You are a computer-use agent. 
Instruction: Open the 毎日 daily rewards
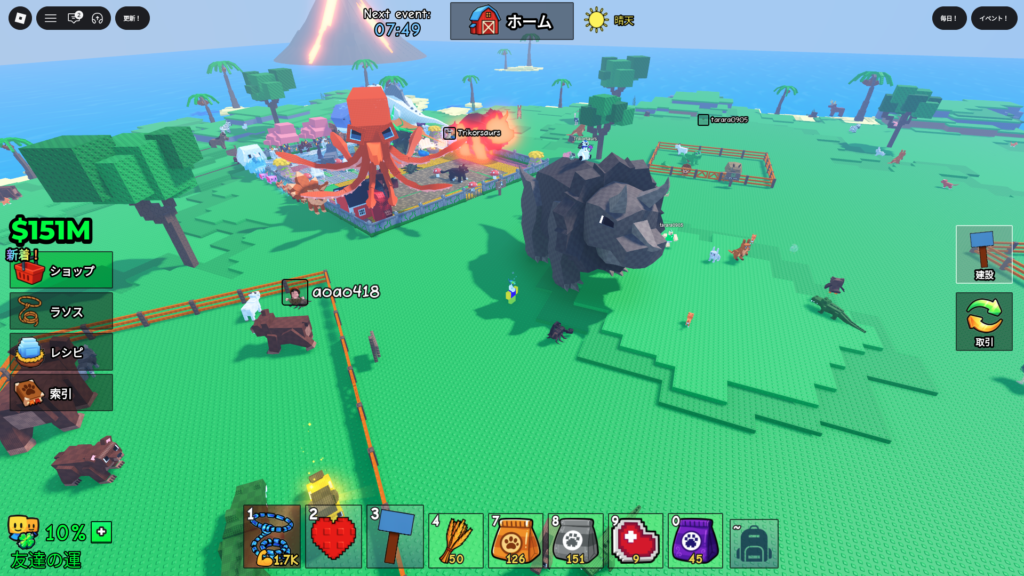coord(949,18)
